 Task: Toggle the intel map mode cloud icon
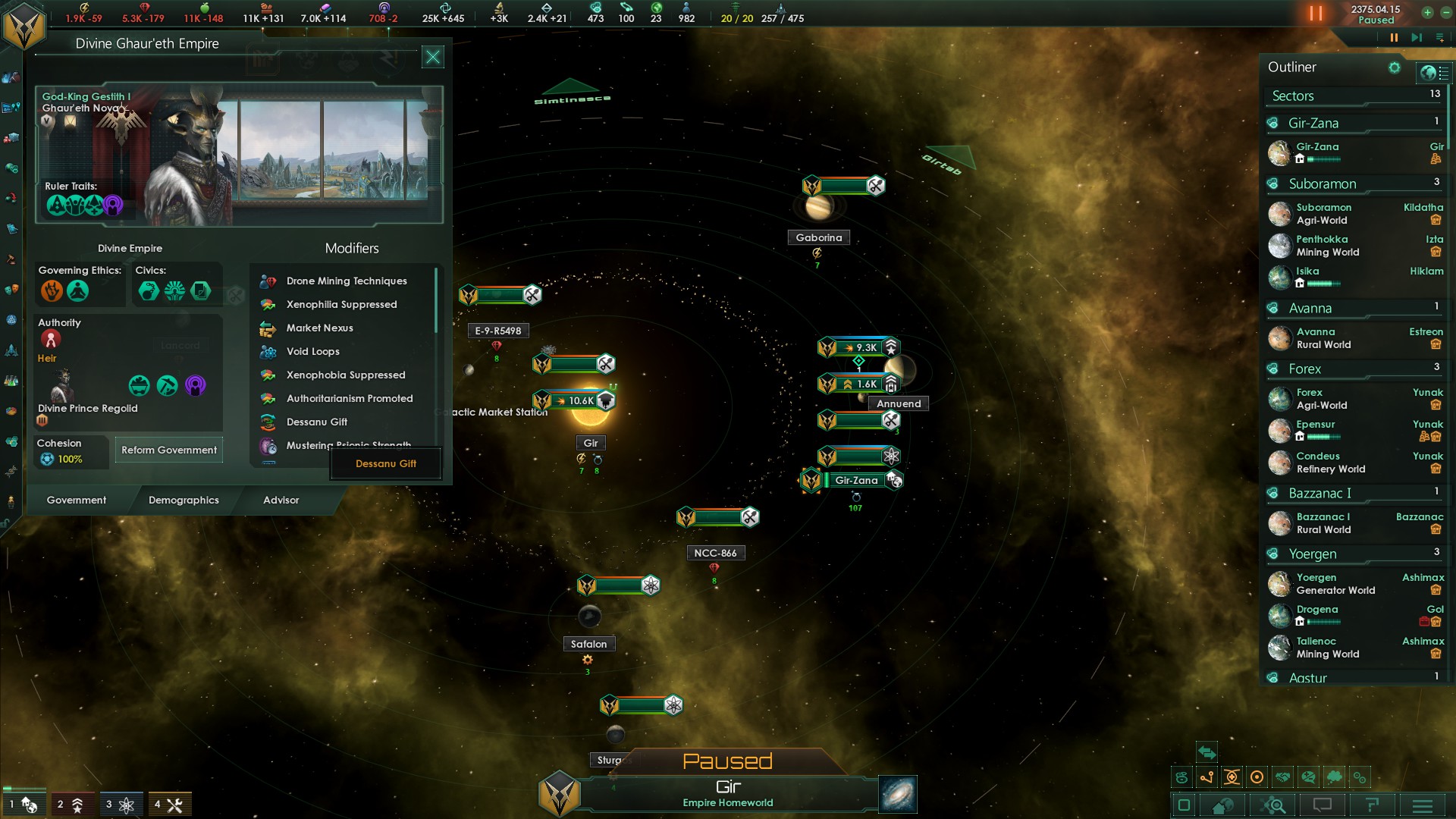(x=1334, y=777)
